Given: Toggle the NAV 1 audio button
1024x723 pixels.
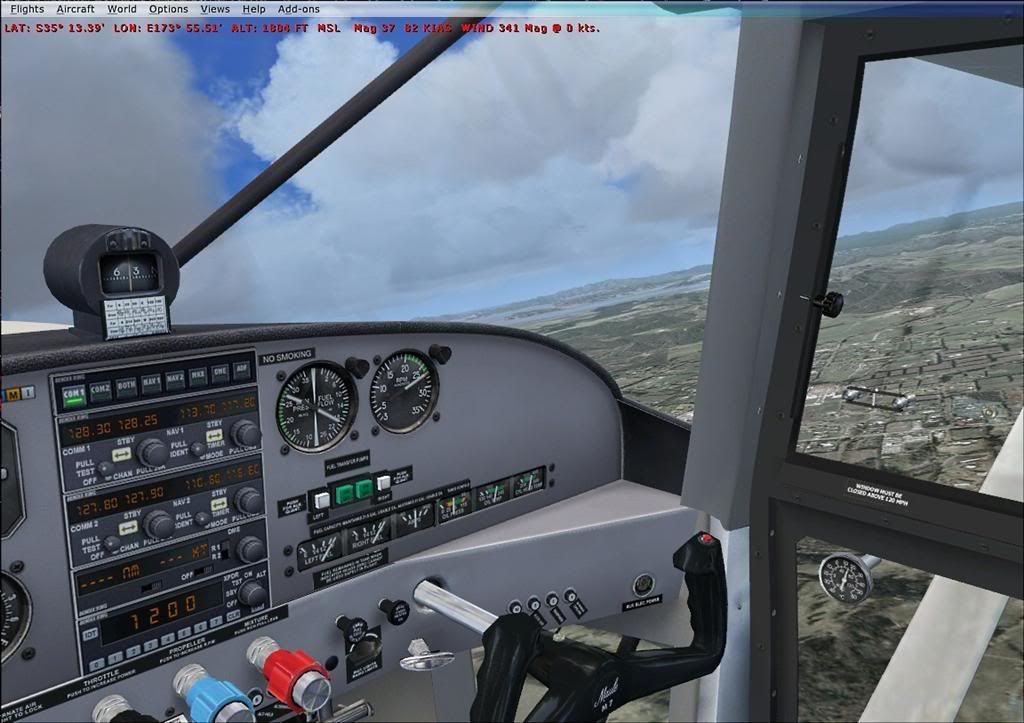Looking at the screenshot, I should click(151, 381).
